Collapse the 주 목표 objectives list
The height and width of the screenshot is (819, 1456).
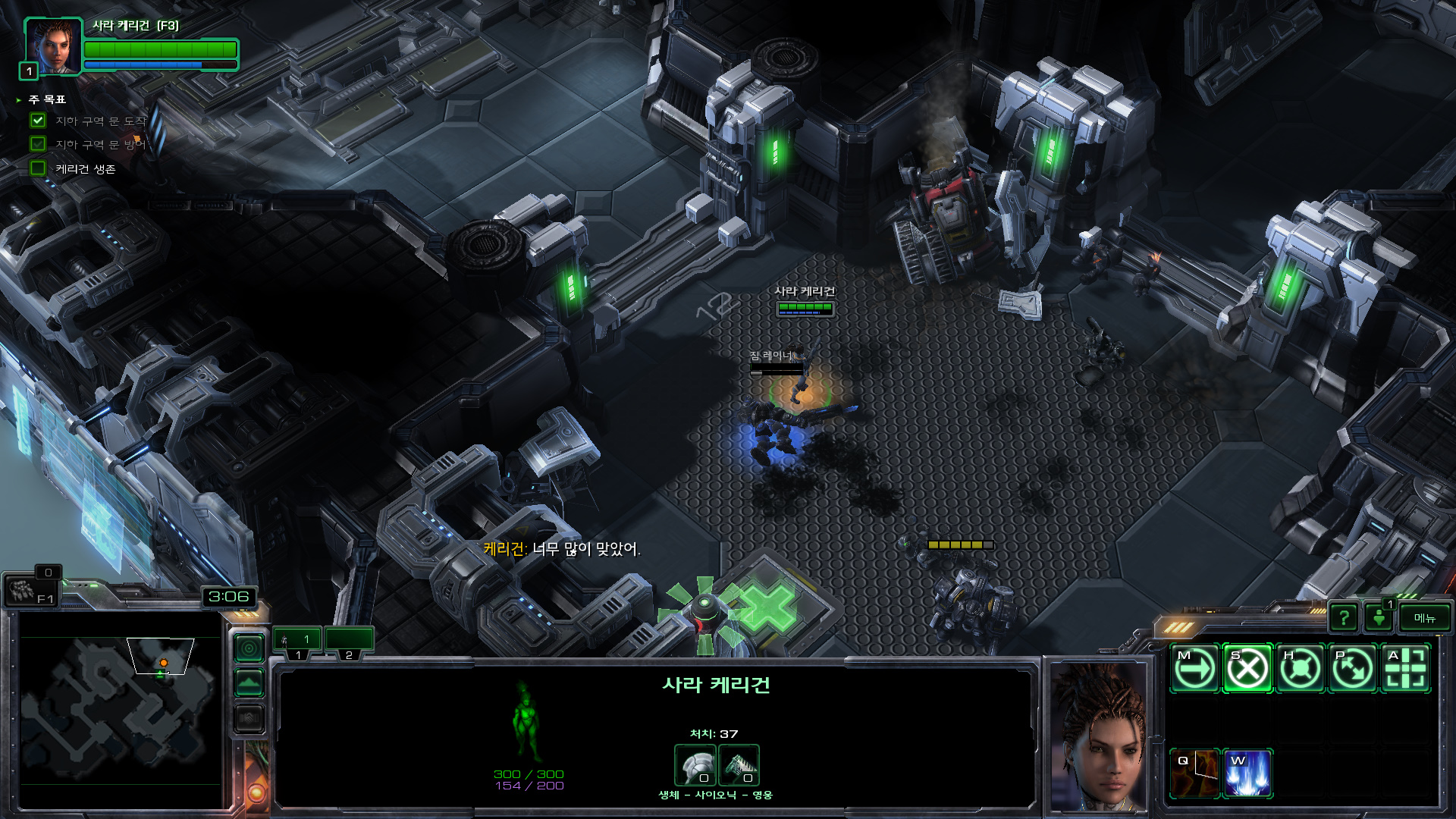click(x=19, y=100)
